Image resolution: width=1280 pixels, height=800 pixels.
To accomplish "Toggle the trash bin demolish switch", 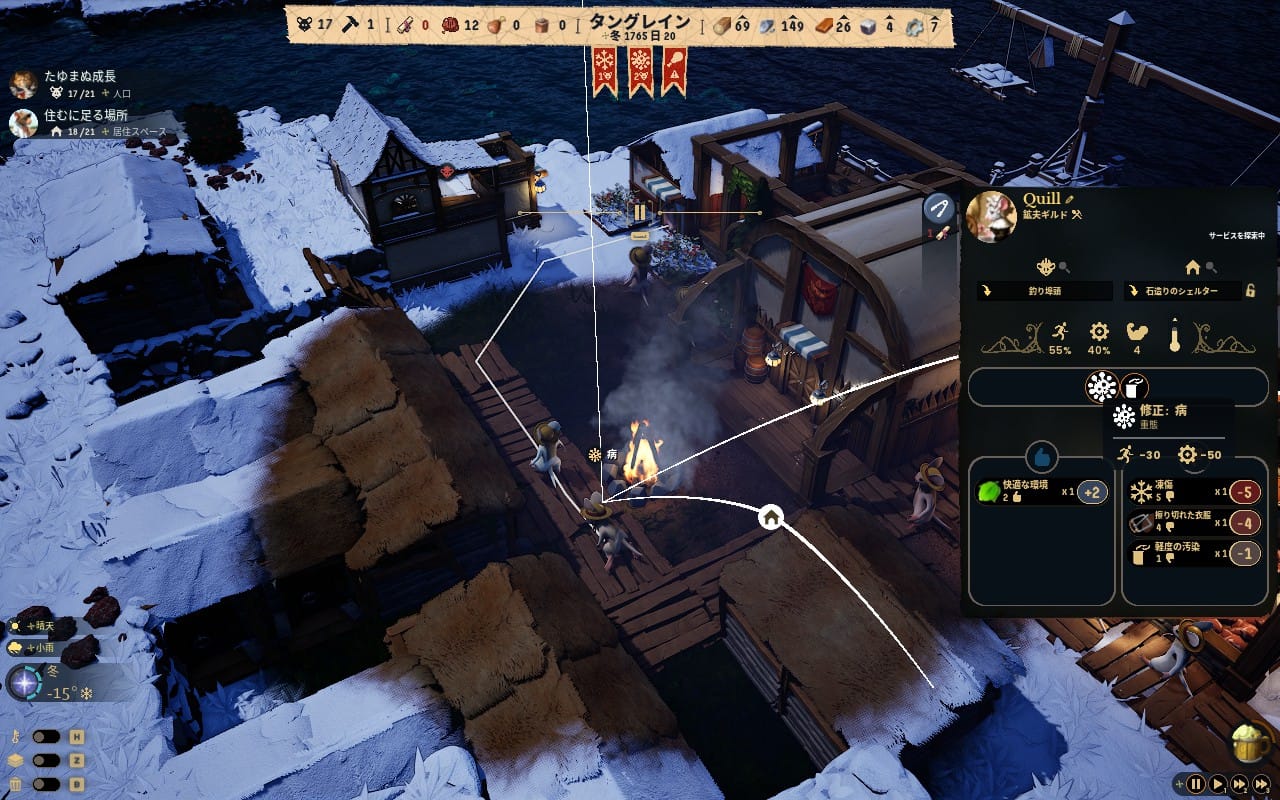I will 47,783.
